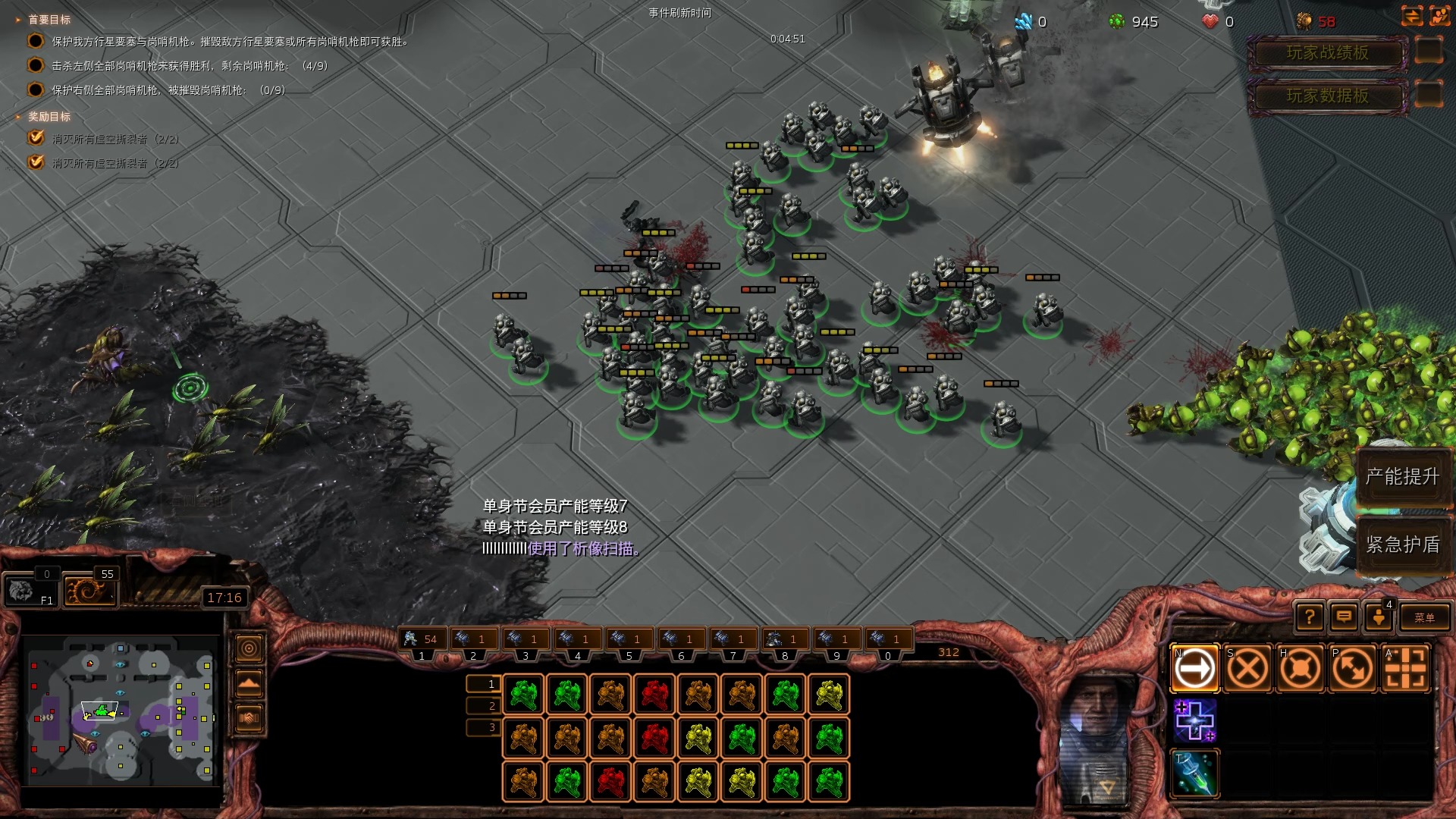This screenshot has width=1456, height=819.
Task: Click on the minimap
Action: coord(121,711)
